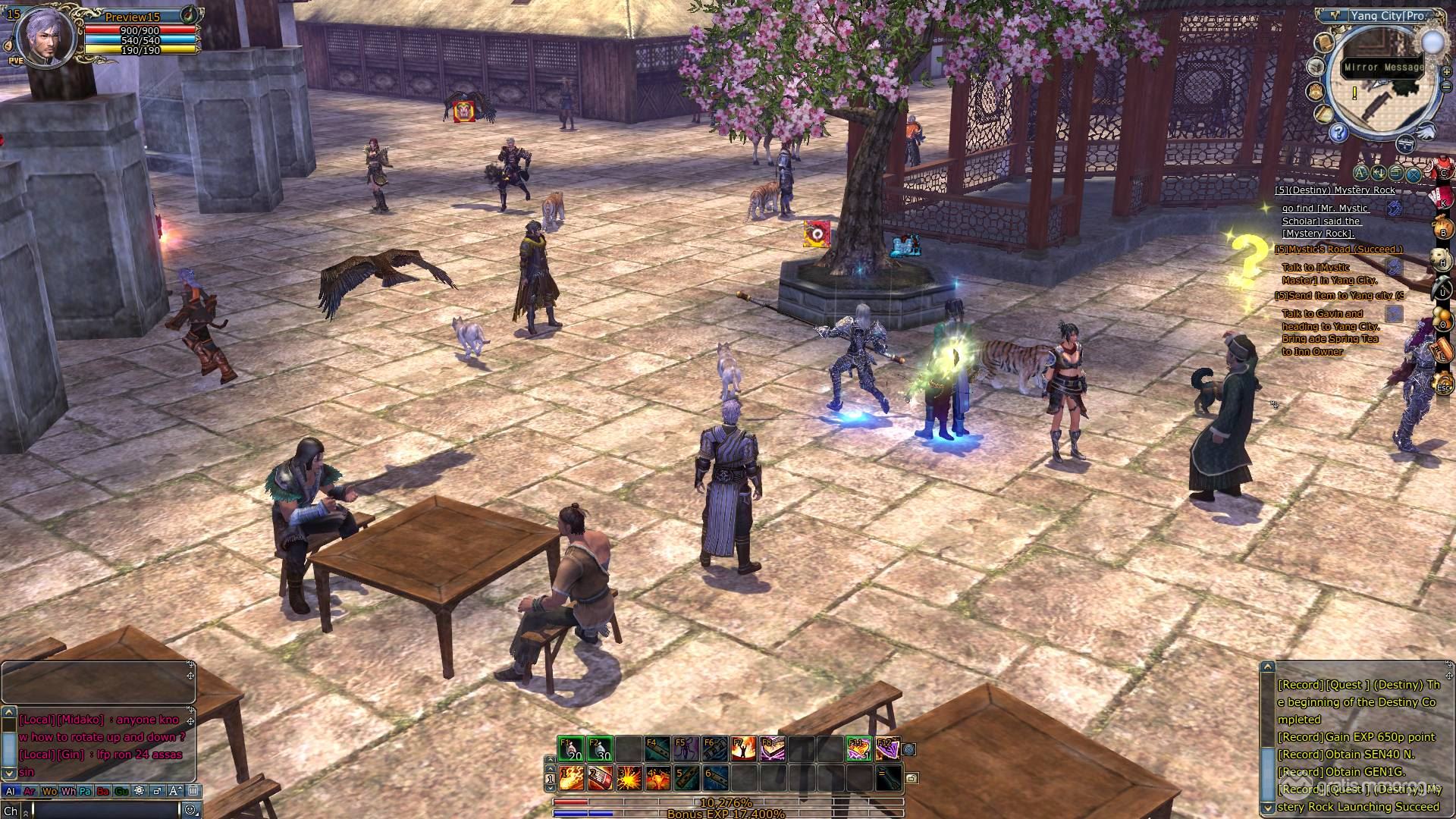
Task: Open the Esc gear system menu
Action: [1443, 386]
